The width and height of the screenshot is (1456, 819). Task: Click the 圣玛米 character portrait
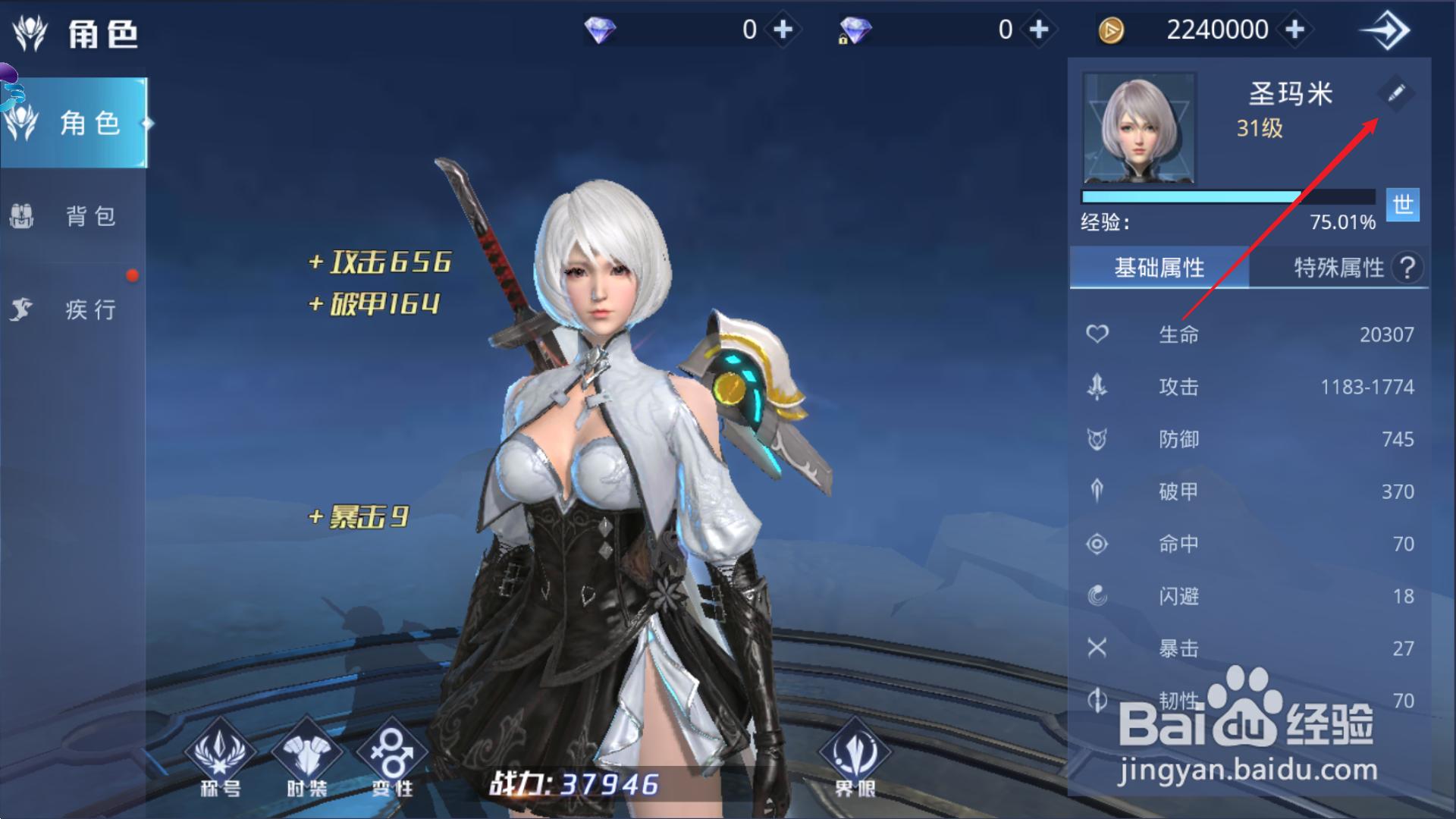pos(1139,128)
